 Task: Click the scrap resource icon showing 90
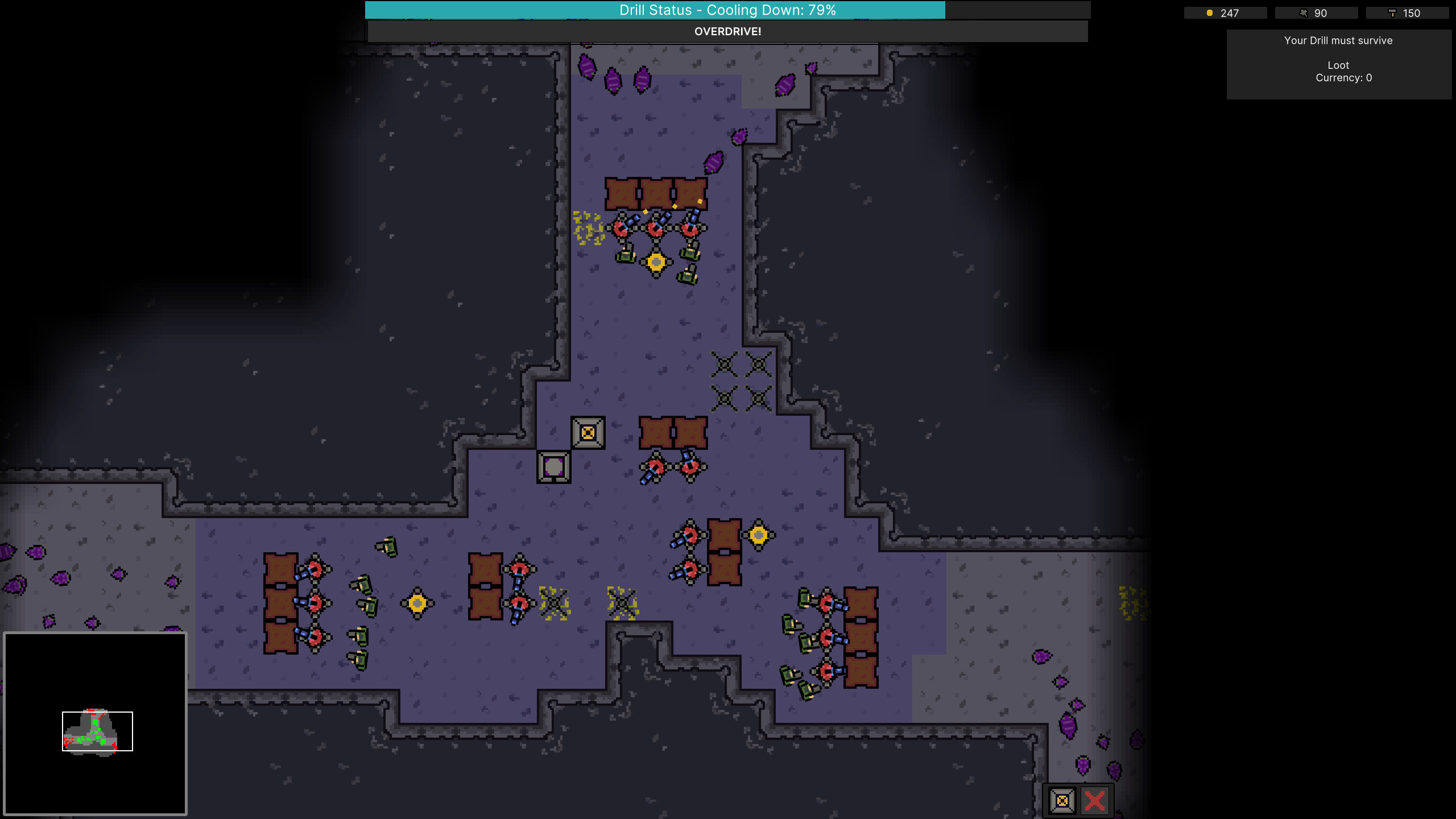click(1304, 13)
